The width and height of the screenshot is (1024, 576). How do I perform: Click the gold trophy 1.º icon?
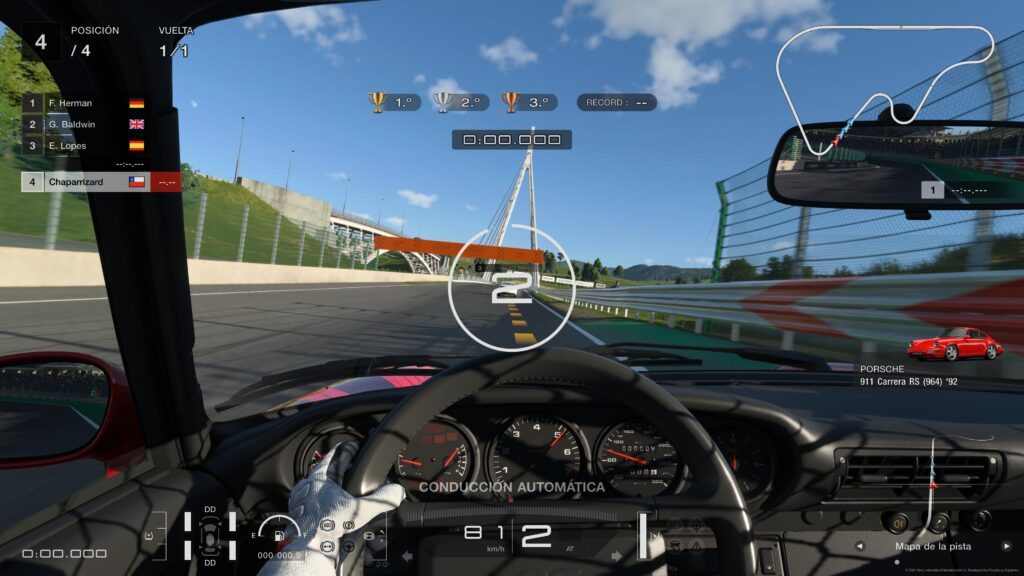(x=378, y=102)
